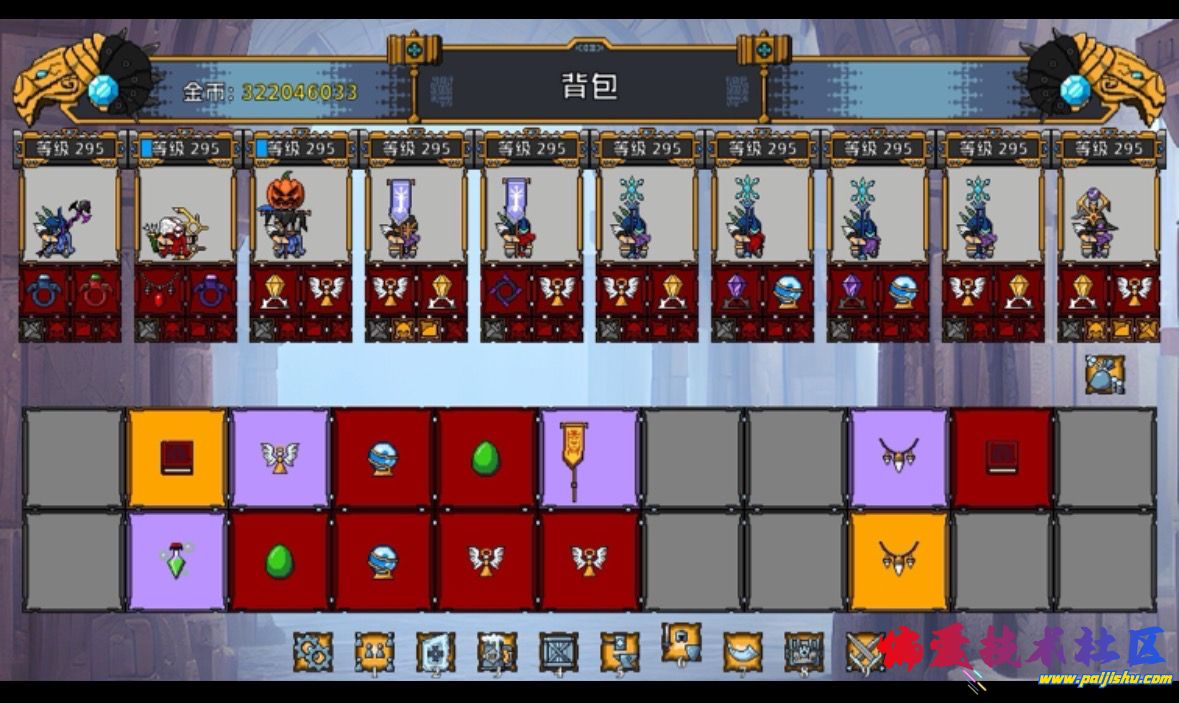Click the sort bag icon above the backpack grid
The width and height of the screenshot is (1179, 703).
(x=1105, y=374)
